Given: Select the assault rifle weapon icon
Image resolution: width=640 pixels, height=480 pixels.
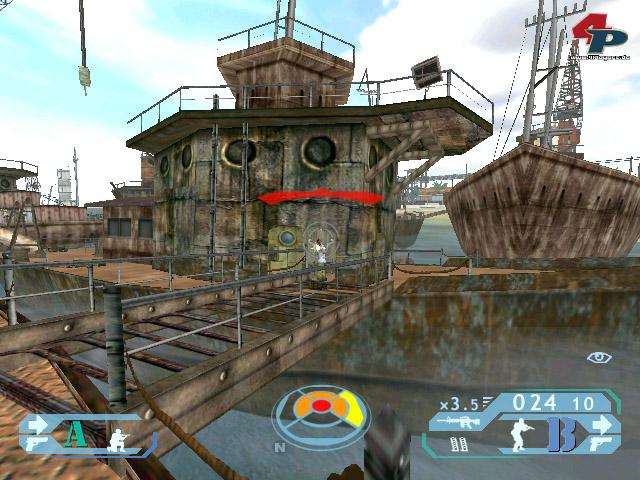Looking at the screenshot, I should (459, 422).
